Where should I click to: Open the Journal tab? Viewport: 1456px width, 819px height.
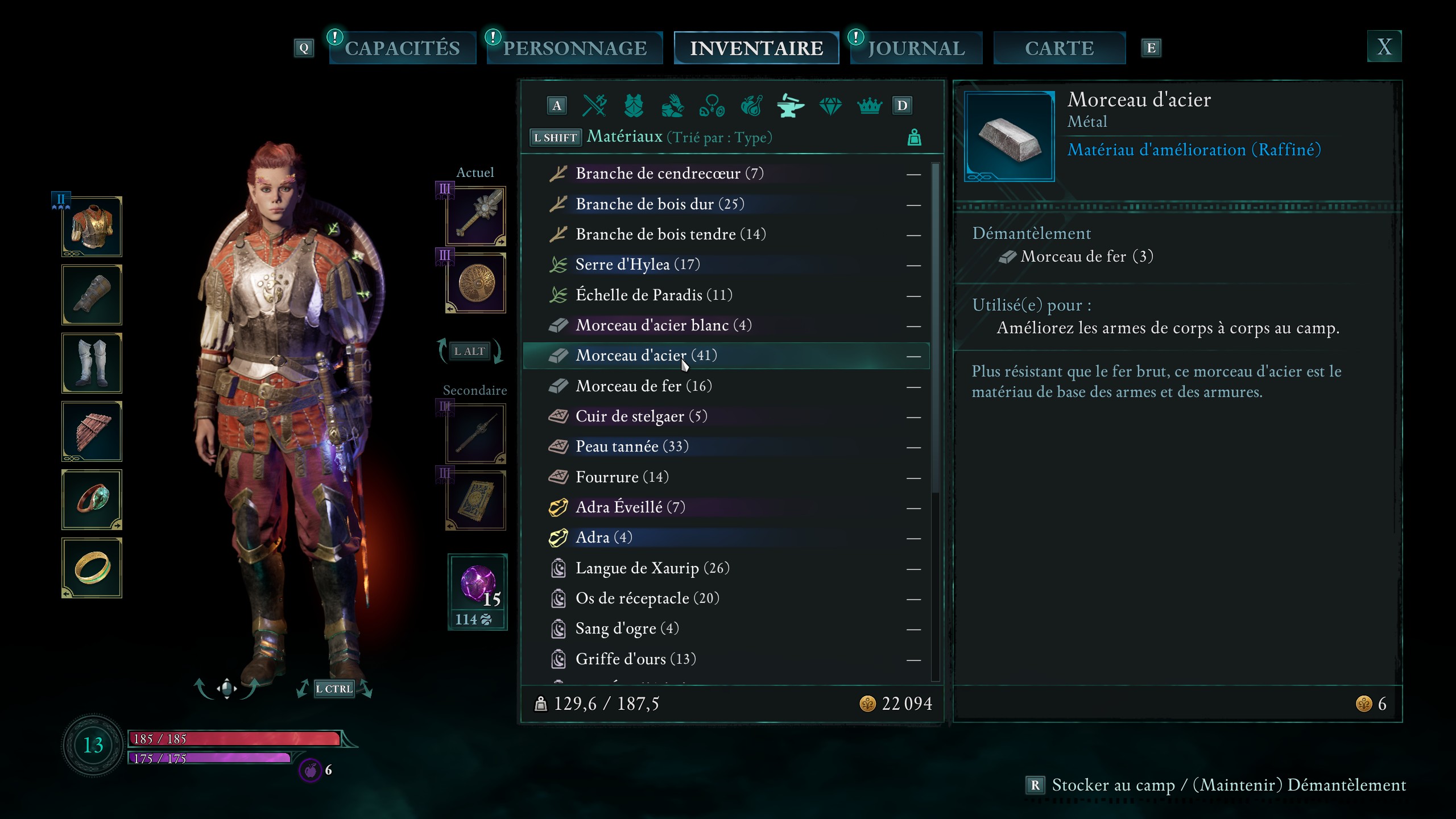coord(916,48)
